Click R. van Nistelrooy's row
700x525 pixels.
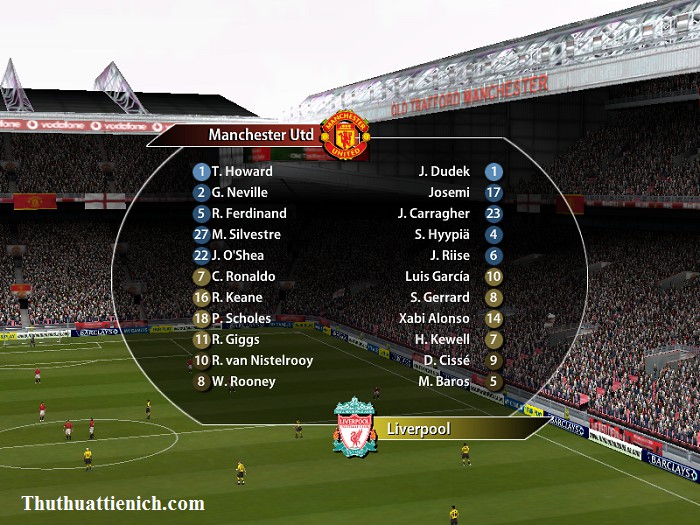262,360
